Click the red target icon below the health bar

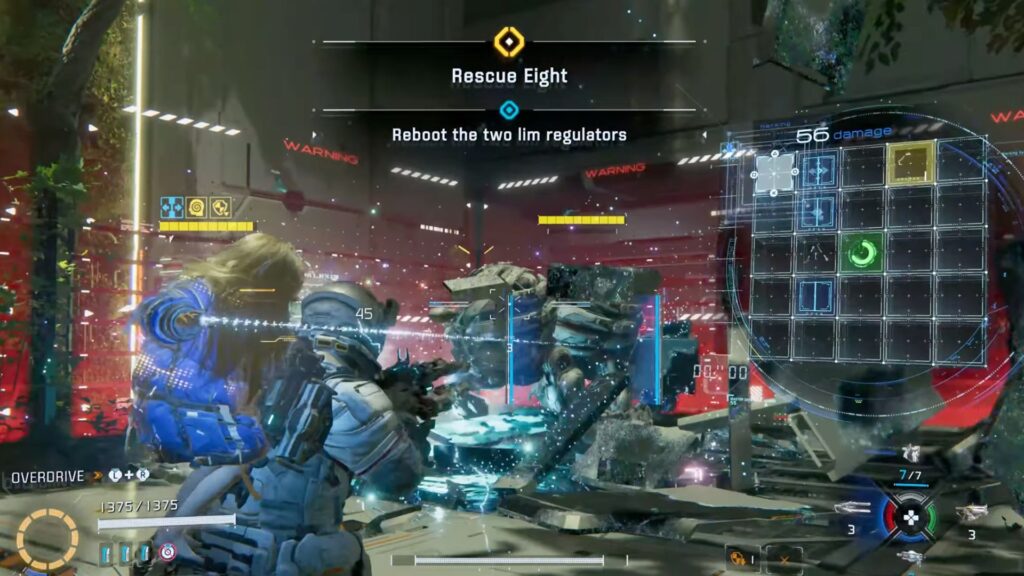point(166,552)
